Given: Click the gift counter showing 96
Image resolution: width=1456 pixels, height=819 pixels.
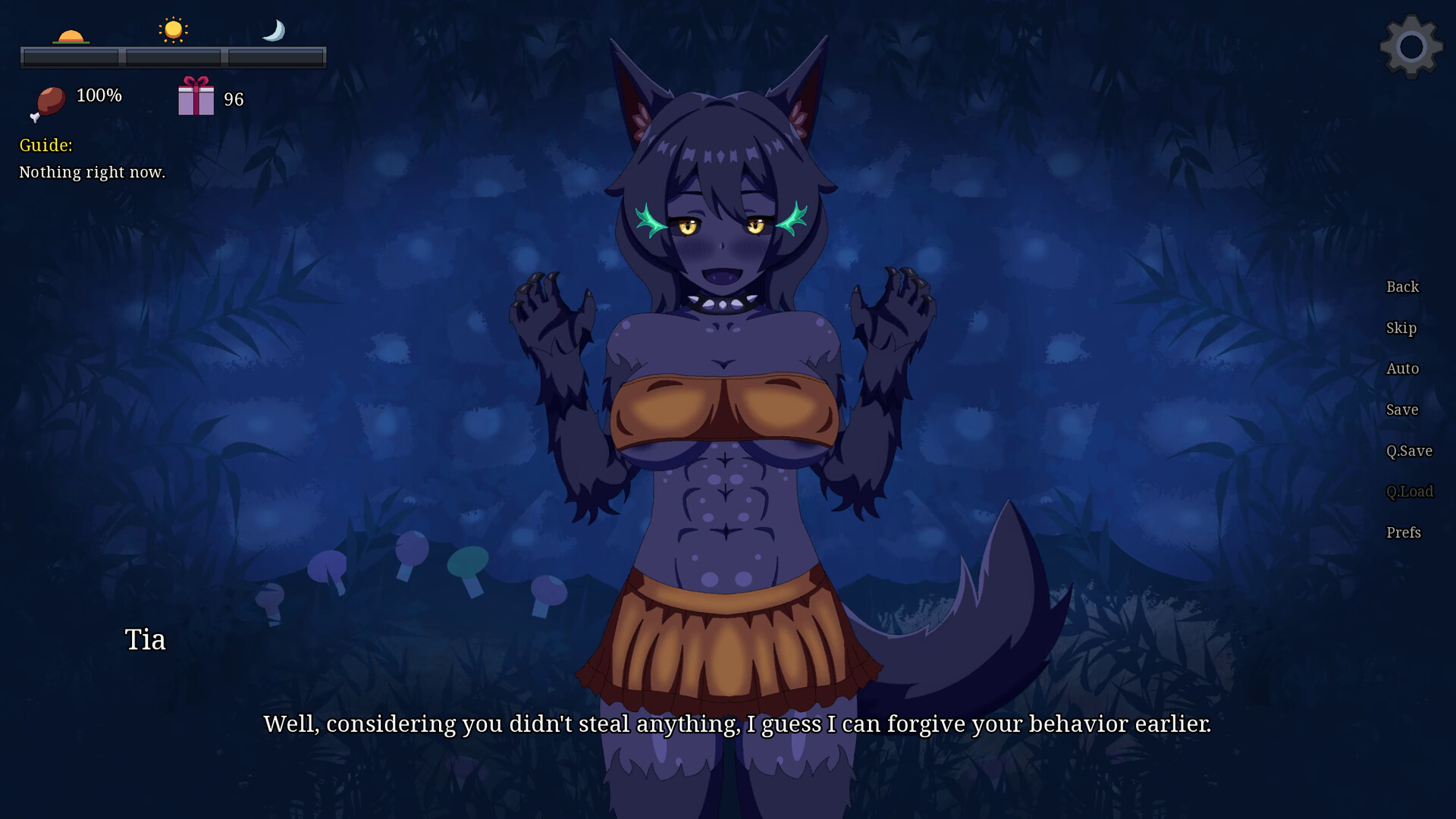Looking at the screenshot, I should 234,98.
